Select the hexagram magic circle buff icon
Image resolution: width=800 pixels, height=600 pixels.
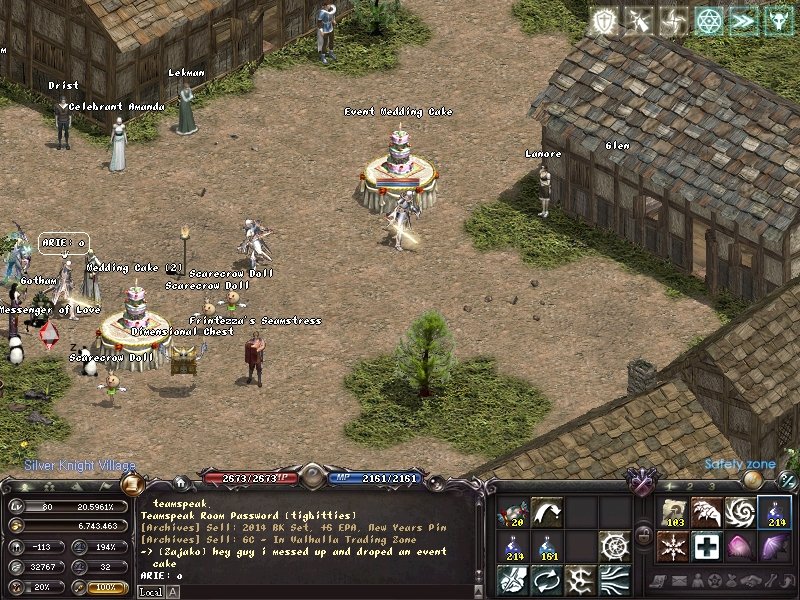point(708,21)
